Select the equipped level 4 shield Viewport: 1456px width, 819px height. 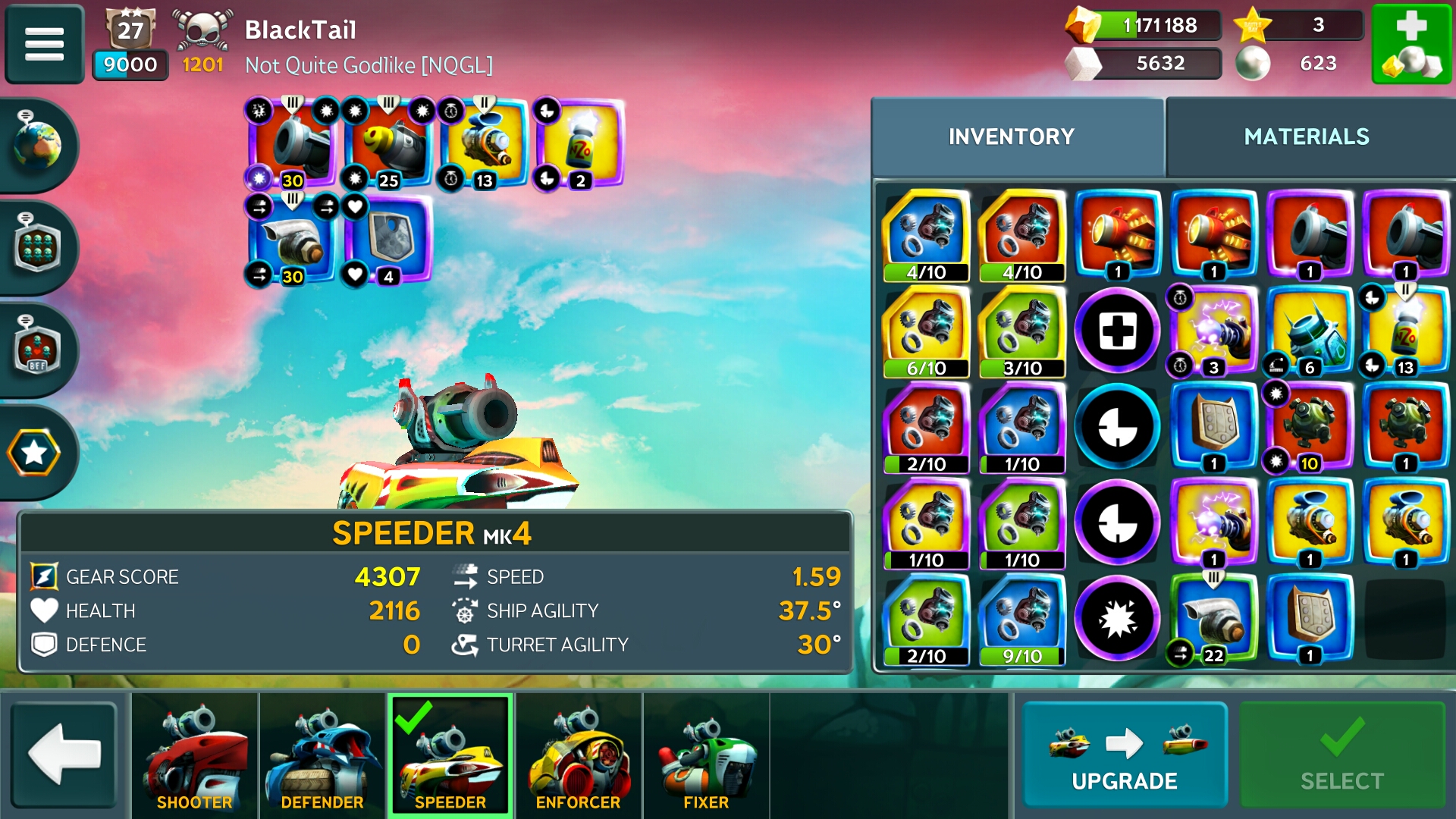click(x=388, y=240)
